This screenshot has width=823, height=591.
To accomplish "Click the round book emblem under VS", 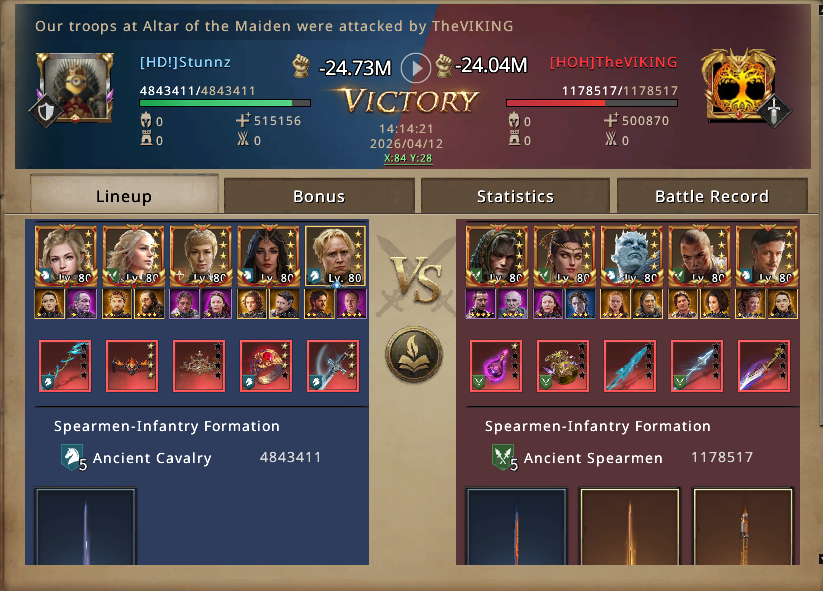I will click(x=412, y=354).
